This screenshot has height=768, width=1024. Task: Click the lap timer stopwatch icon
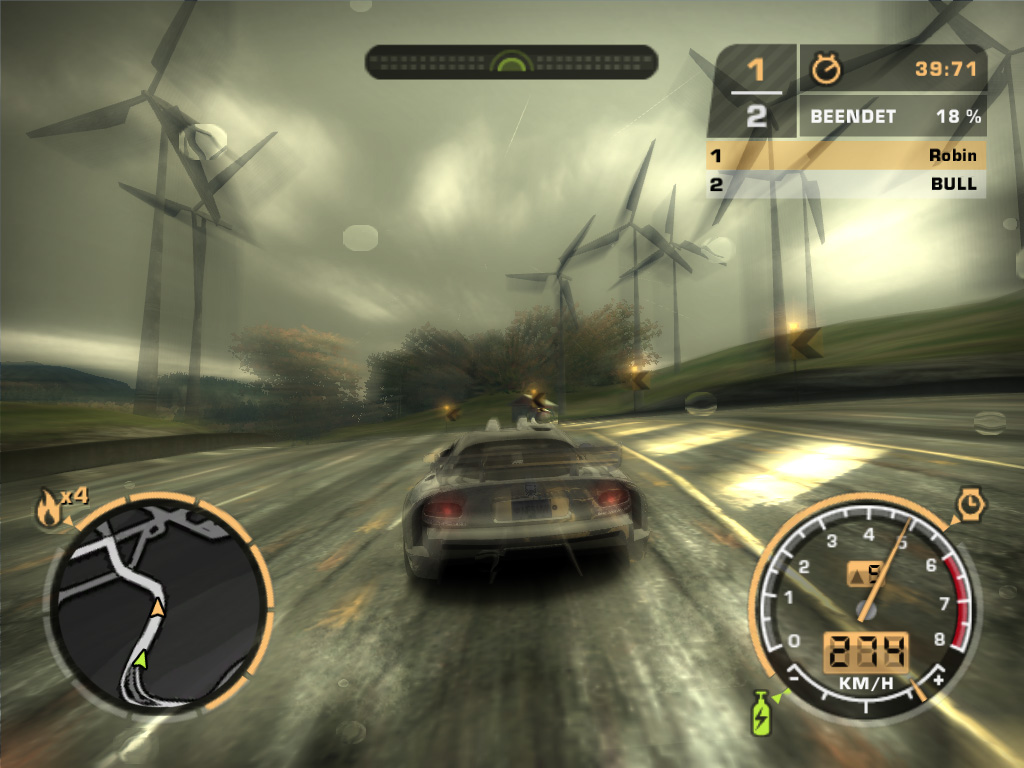tap(828, 68)
